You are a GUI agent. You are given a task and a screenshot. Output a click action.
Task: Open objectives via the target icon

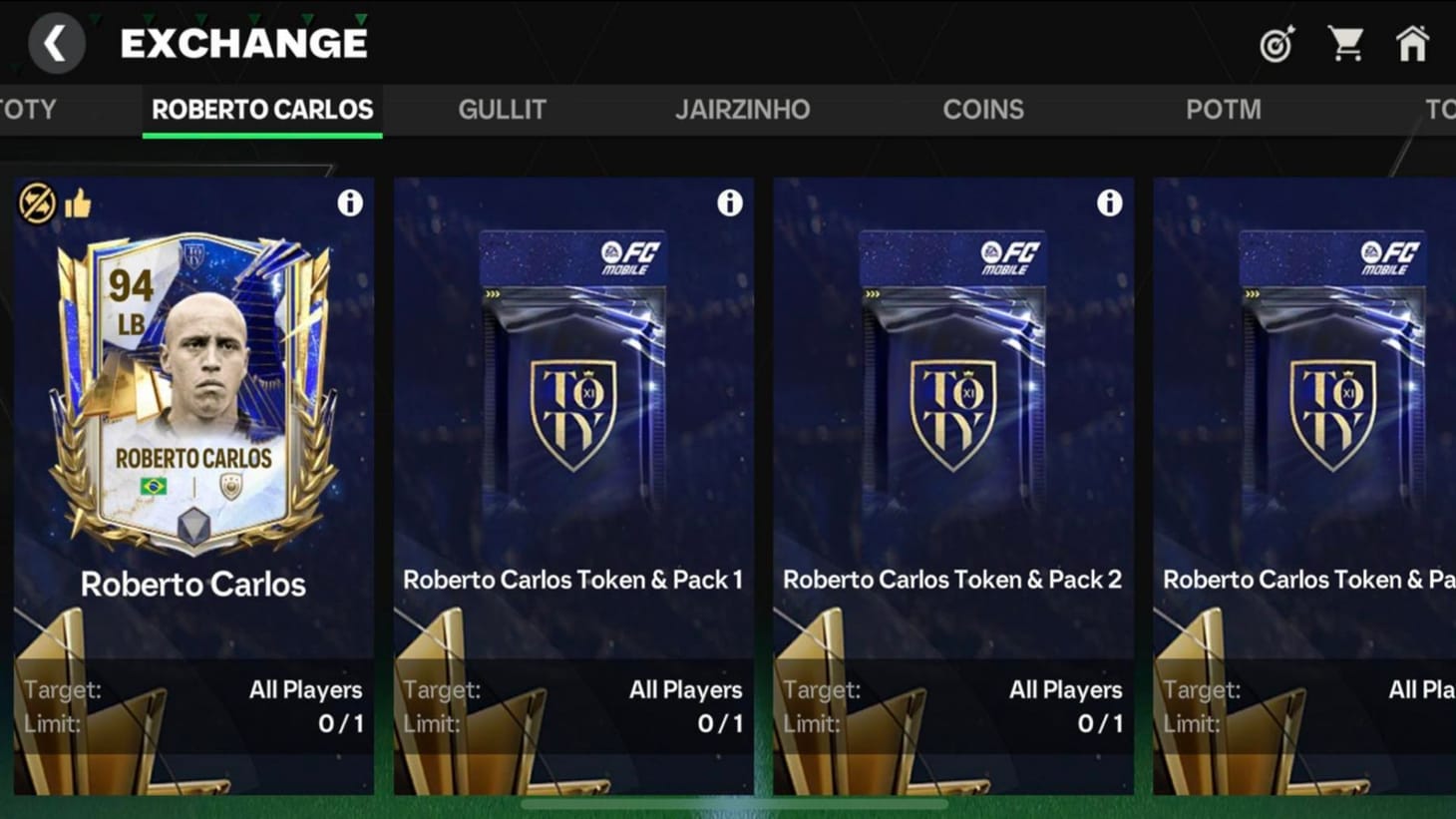point(1276,45)
